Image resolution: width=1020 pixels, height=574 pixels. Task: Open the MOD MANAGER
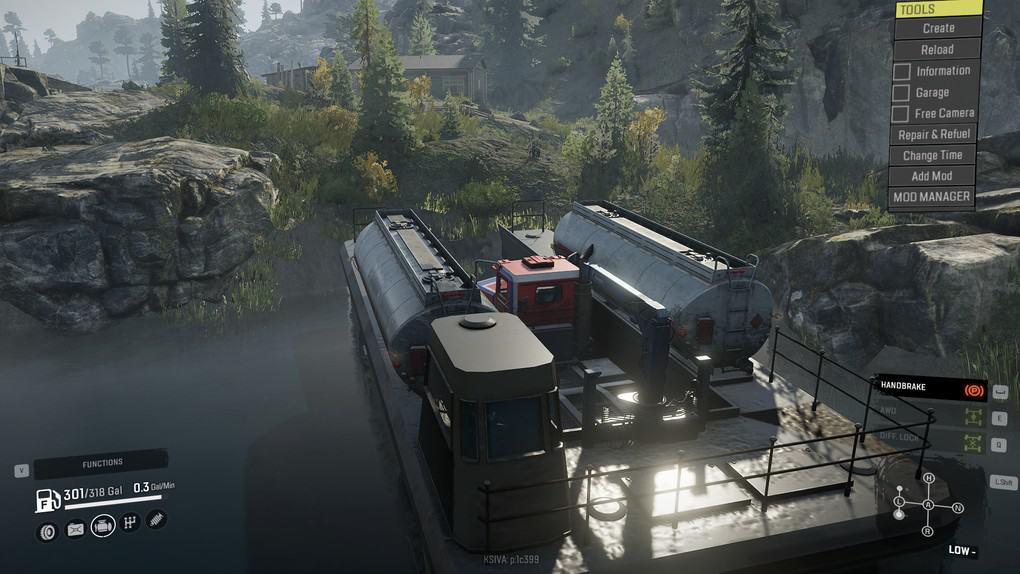pyautogui.click(x=931, y=197)
